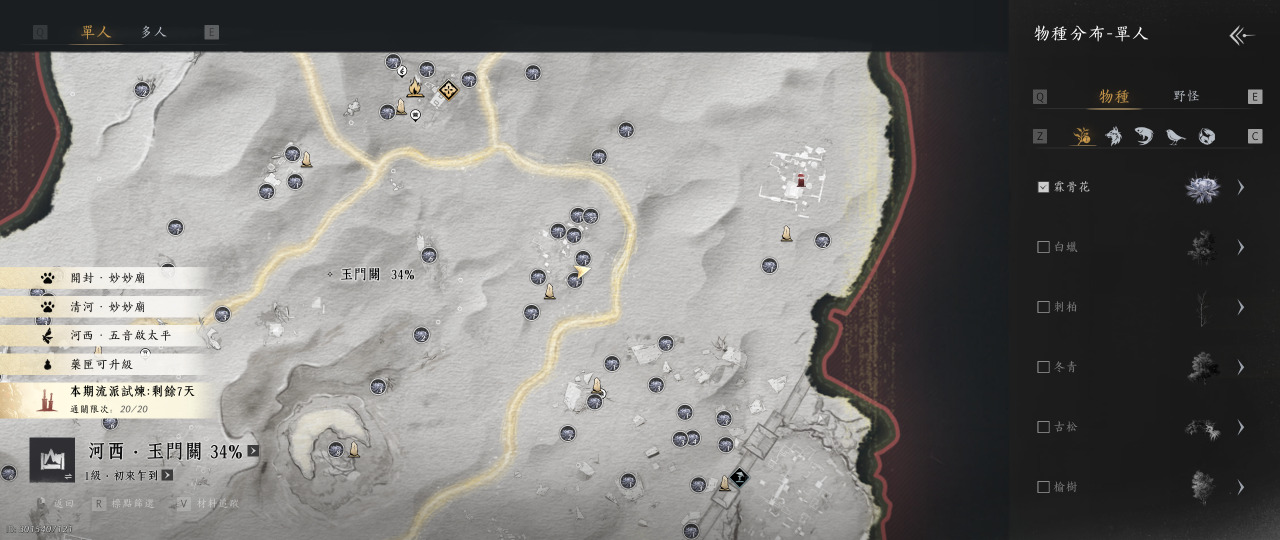Tick the 白蠟 checkbox
The height and width of the screenshot is (540, 1280).
click(1044, 247)
